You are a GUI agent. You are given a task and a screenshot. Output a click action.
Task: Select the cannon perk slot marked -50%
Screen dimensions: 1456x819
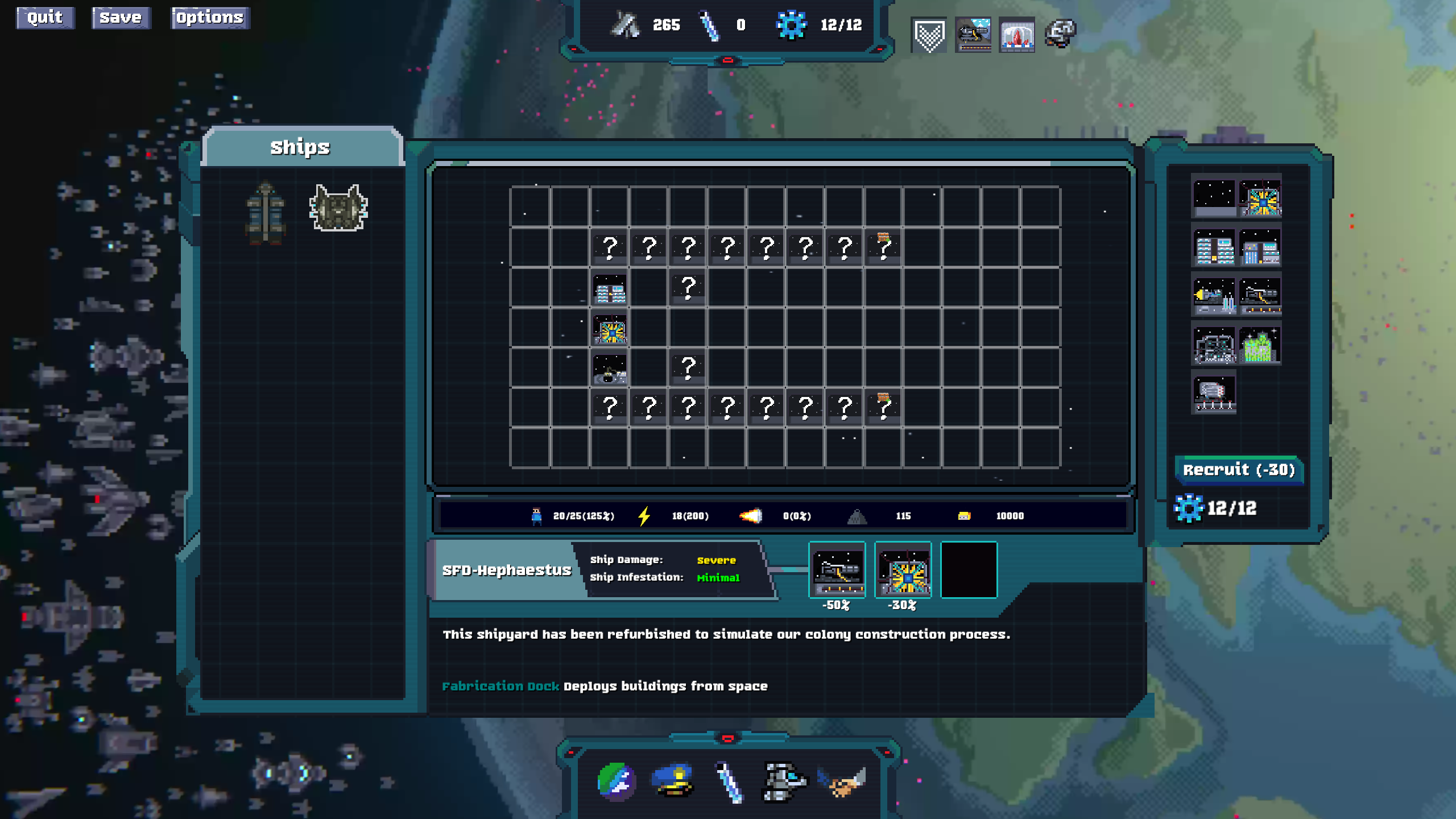[x=837, y=570]
